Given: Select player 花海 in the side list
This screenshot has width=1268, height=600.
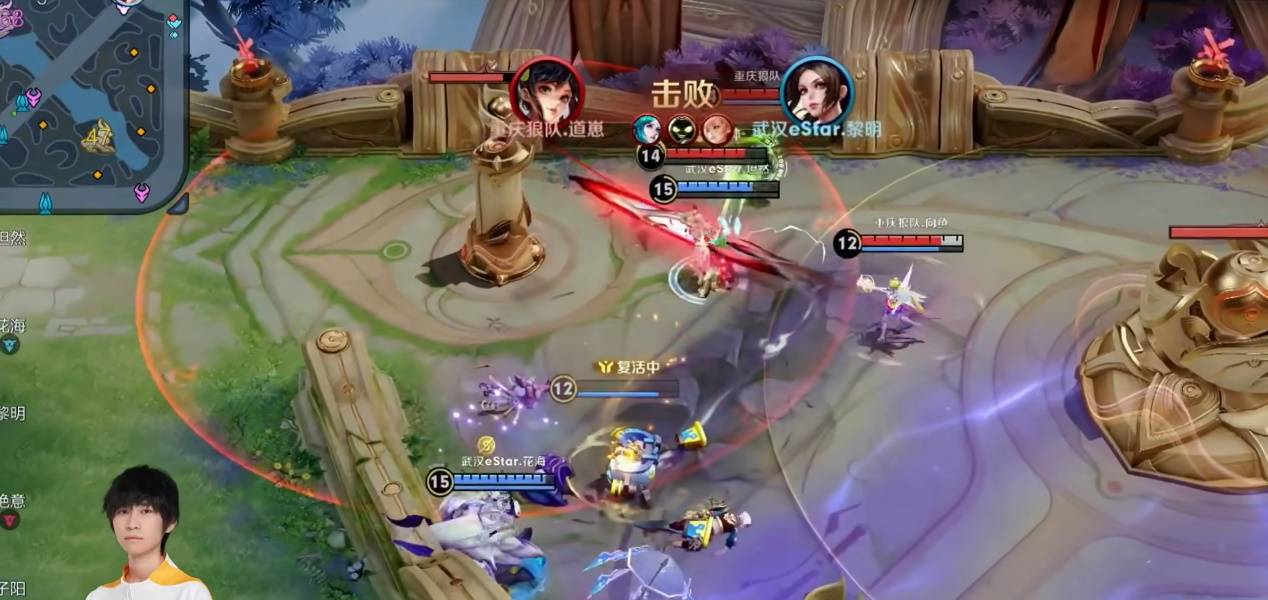Looking at the screenshot, I should pyautogui.click(x=12, y=327).
